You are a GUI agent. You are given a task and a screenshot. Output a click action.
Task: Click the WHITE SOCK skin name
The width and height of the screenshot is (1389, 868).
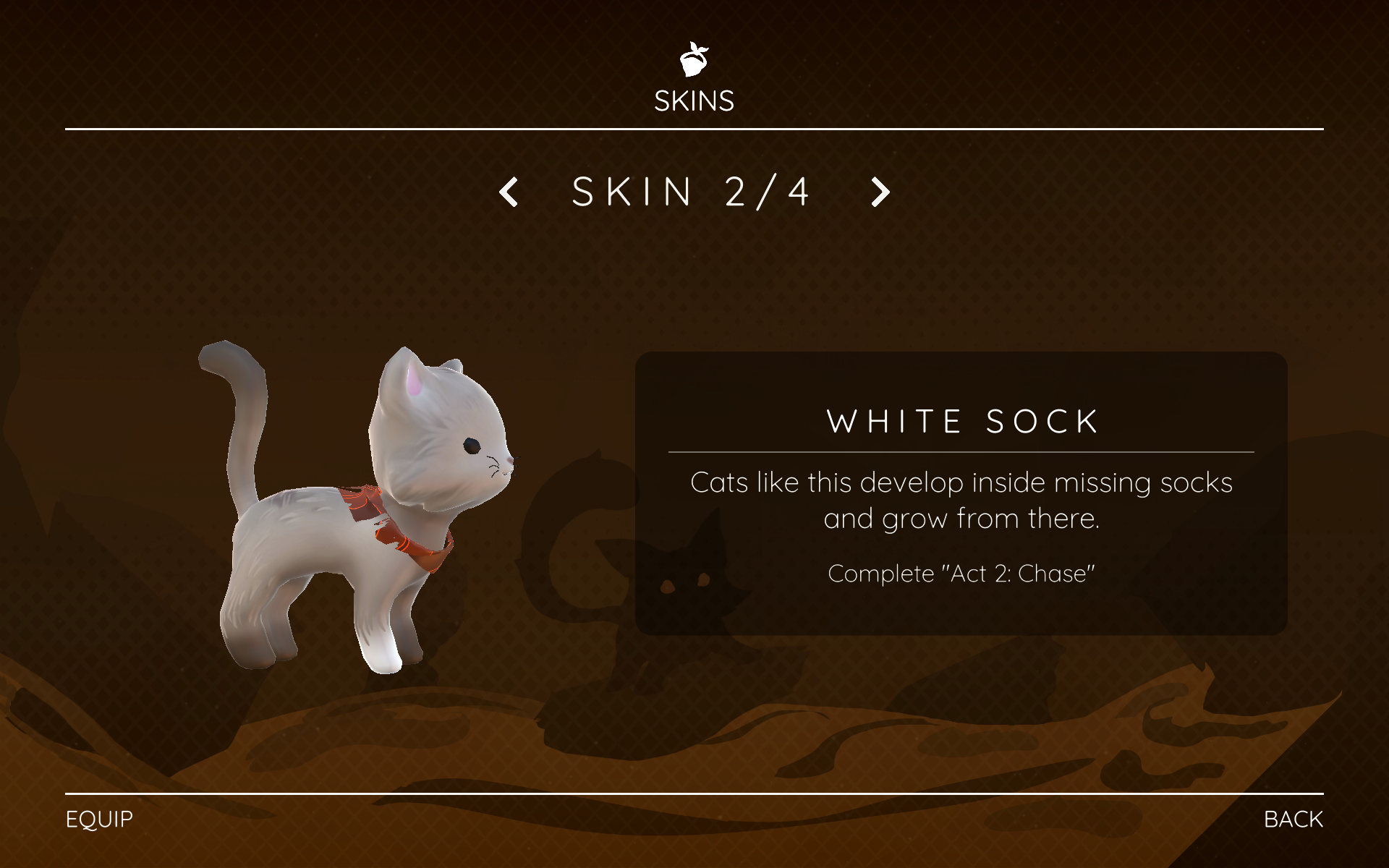[x=962, y=422]
